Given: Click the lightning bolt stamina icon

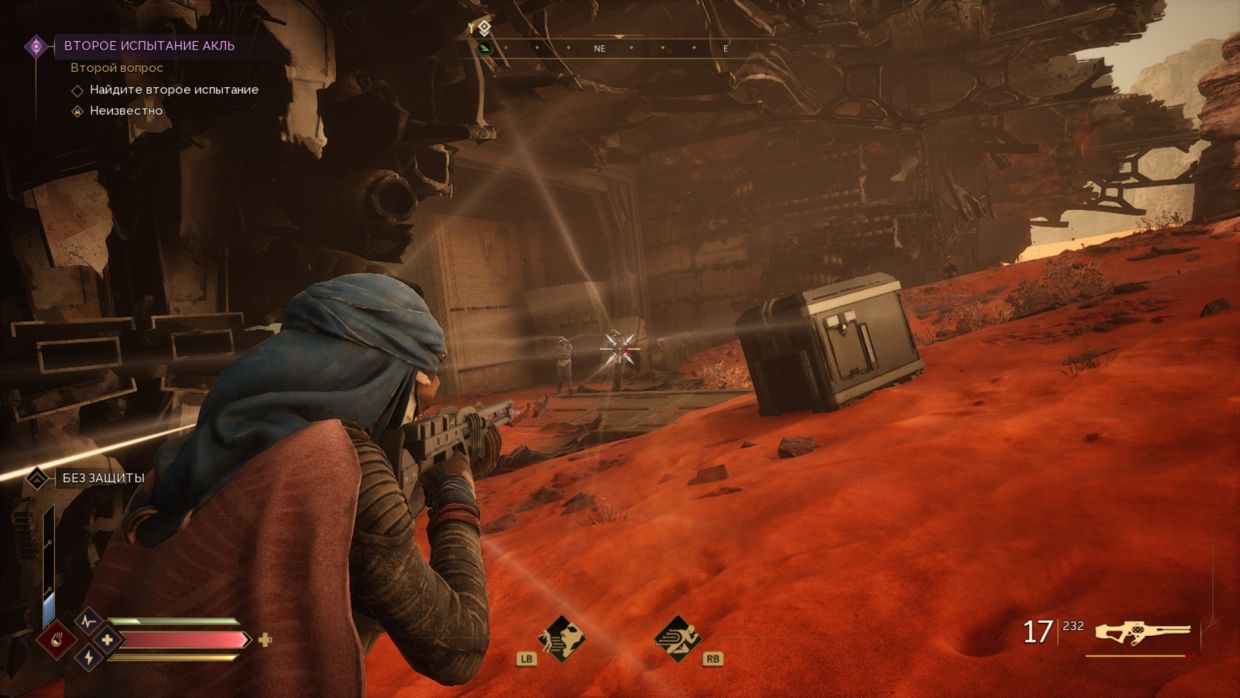Looking at the screenshot, I should (89, 657).
